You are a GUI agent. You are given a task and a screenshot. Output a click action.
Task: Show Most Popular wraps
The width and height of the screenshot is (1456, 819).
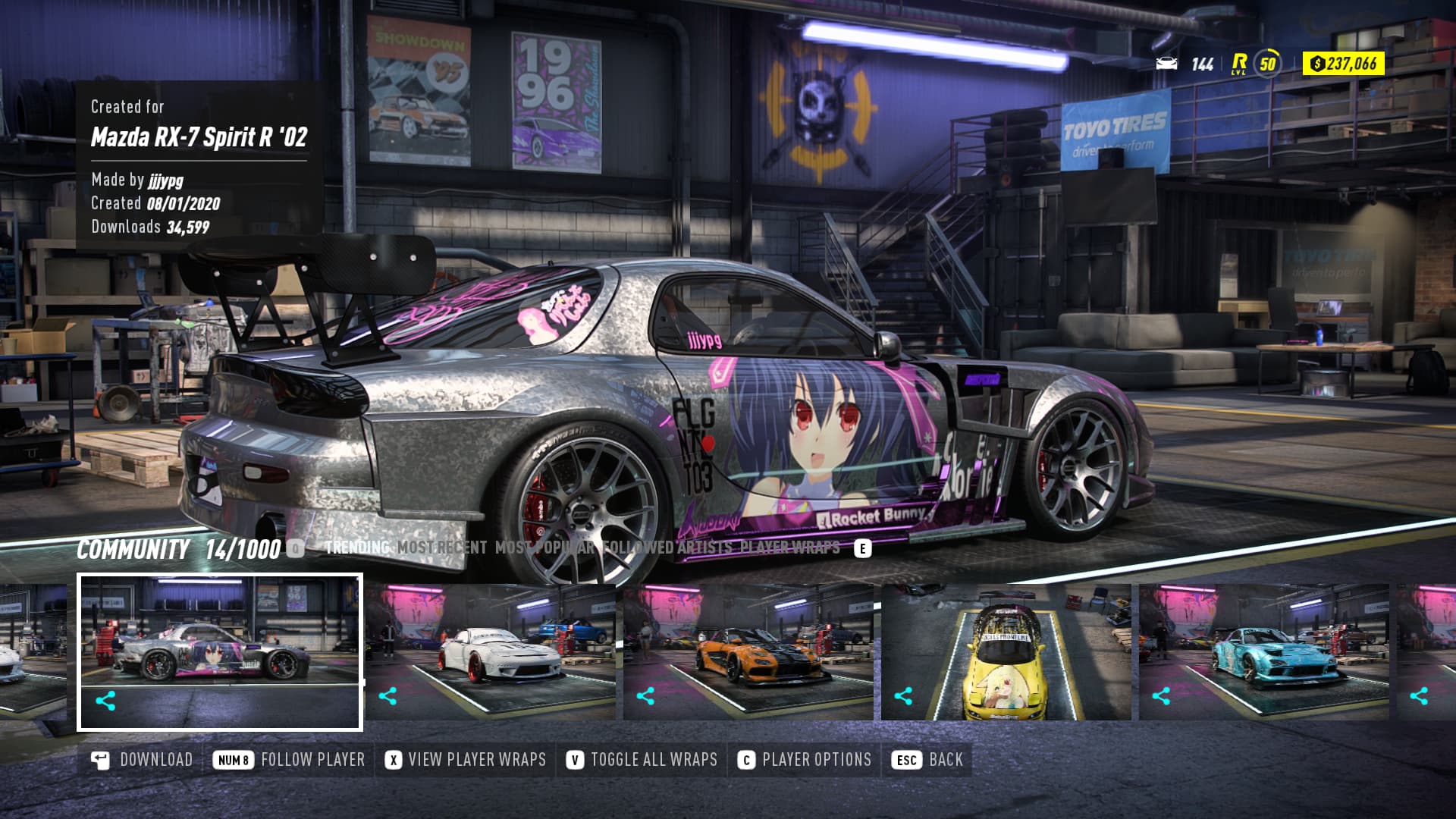pyautogui.click(x=544, y=548)
